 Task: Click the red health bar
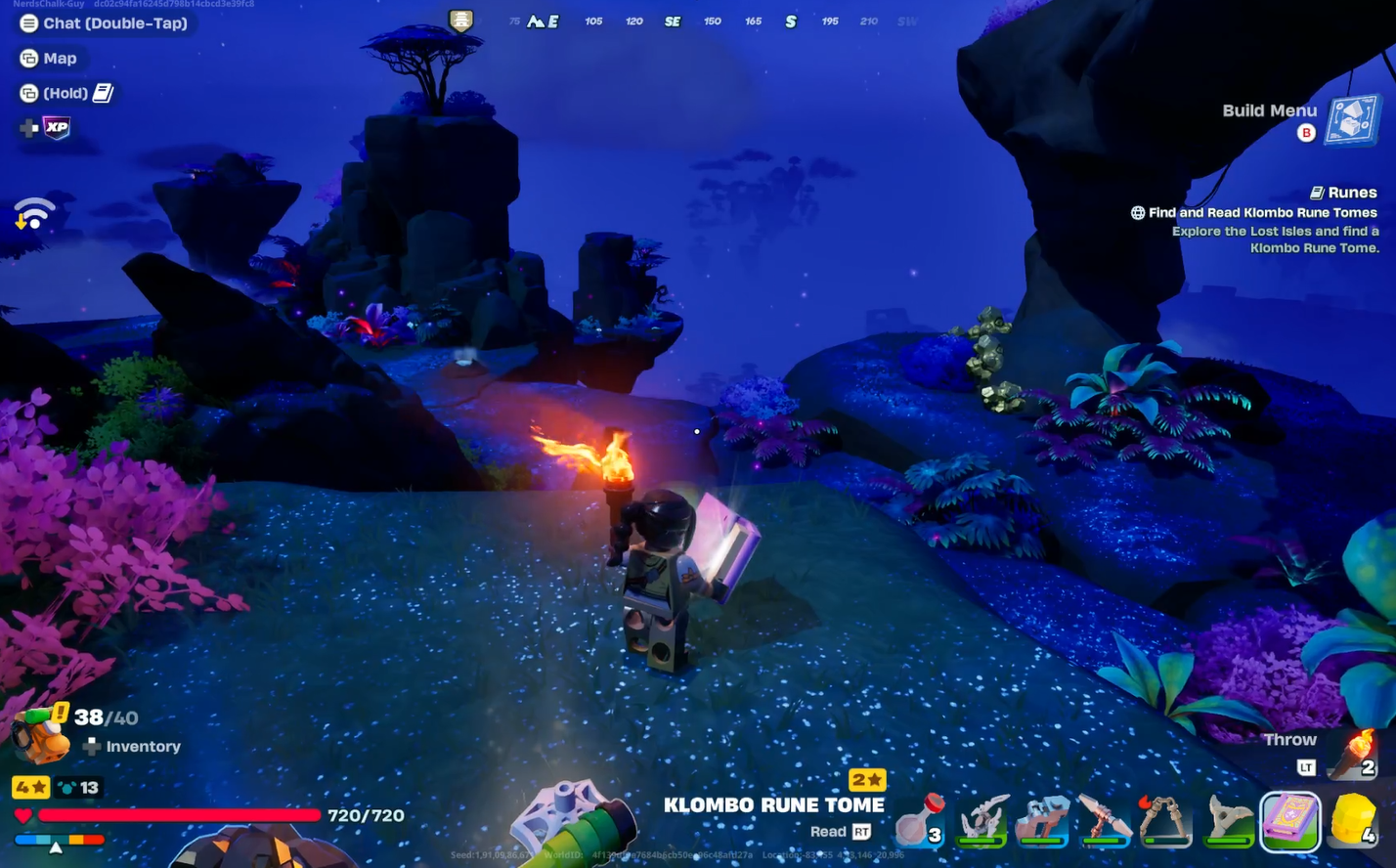pyautogui.click(x=176, y=815)
